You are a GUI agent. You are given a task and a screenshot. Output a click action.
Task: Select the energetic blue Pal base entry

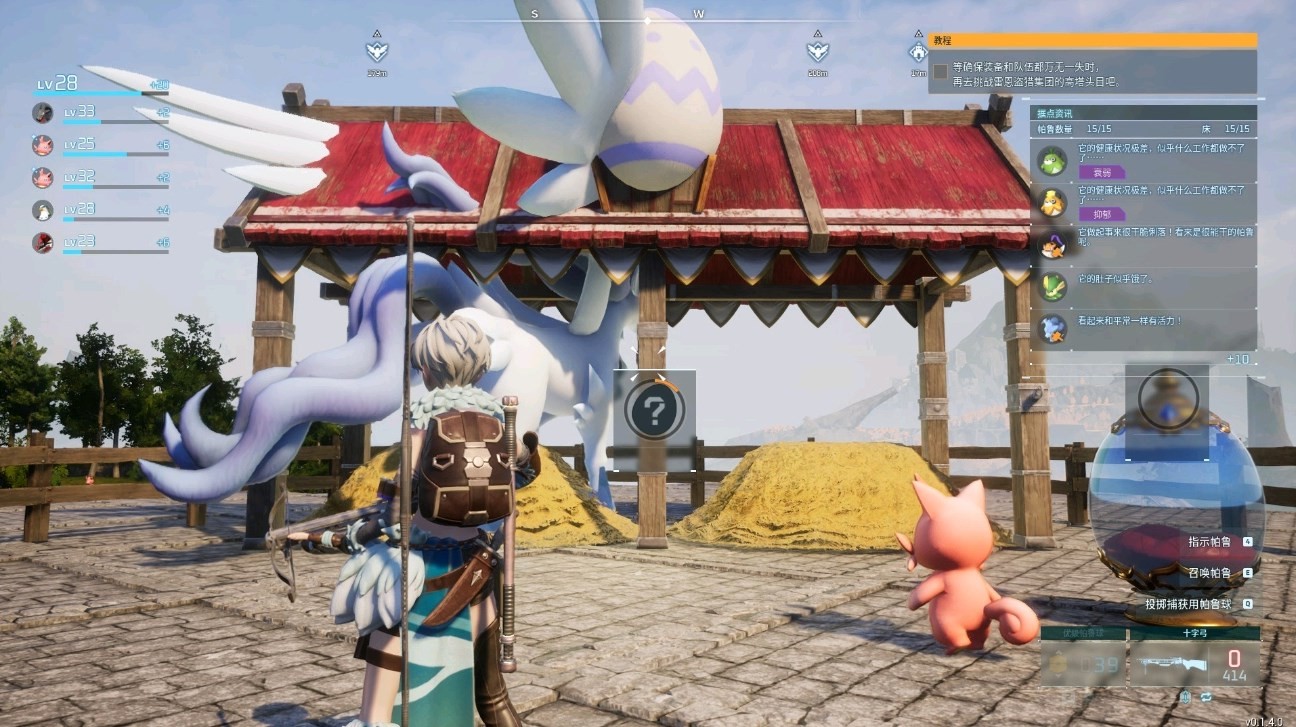pos(1052,329)
